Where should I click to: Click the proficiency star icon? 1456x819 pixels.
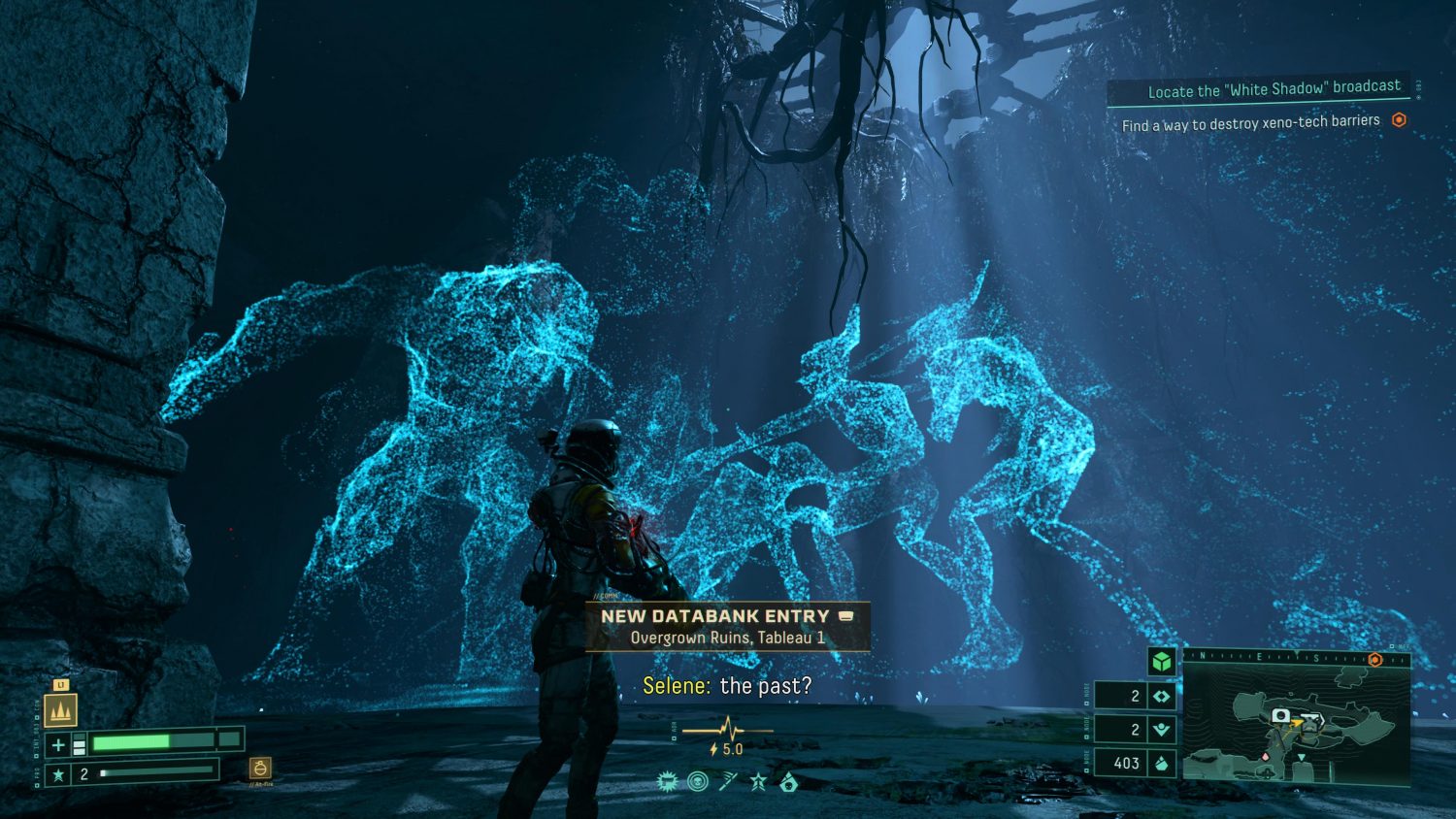tap(58, 773)
